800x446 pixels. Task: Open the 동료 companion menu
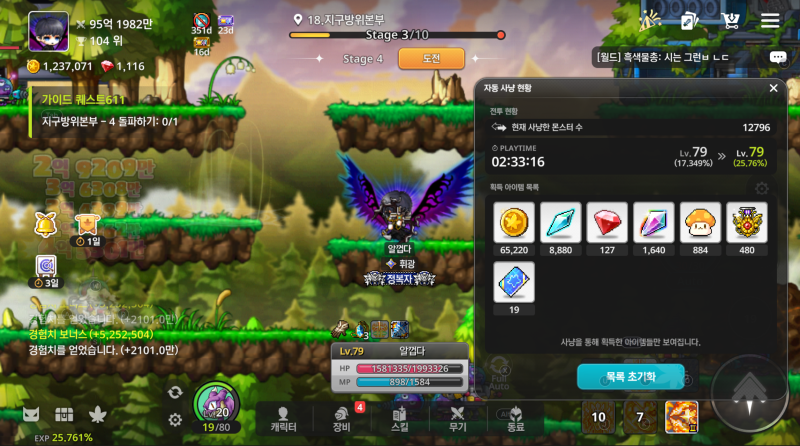click(516, 419)
